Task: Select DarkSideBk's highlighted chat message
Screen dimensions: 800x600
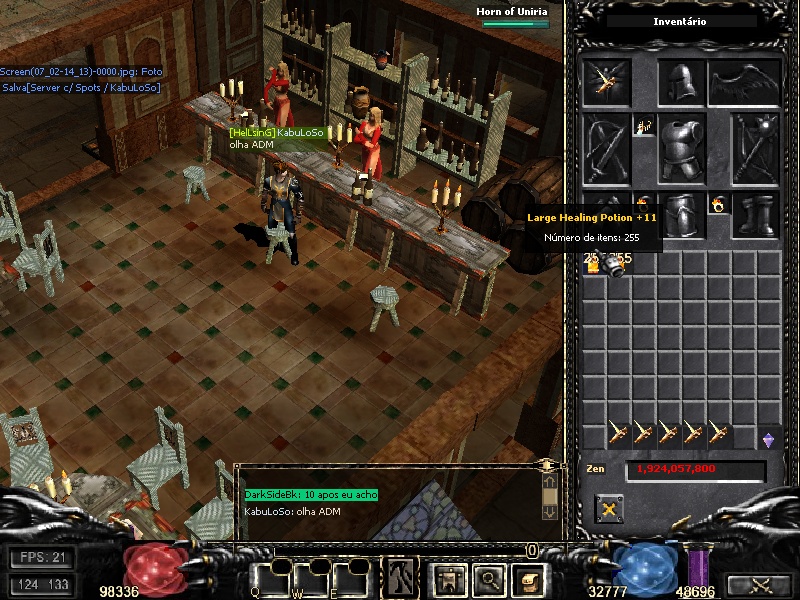Action: click(311, 495)
